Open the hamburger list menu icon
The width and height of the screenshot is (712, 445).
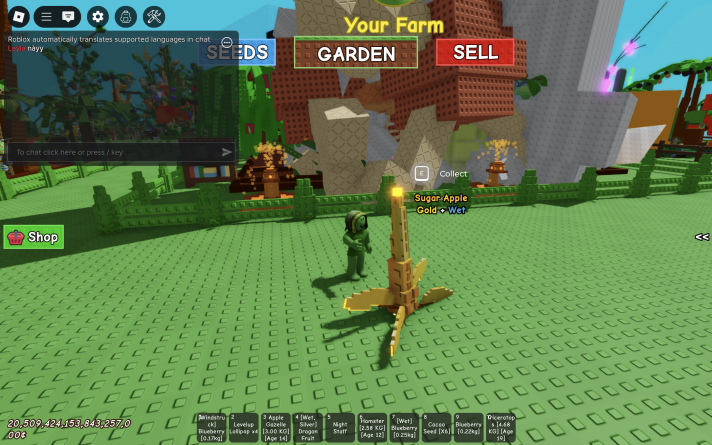click(45, 16)
